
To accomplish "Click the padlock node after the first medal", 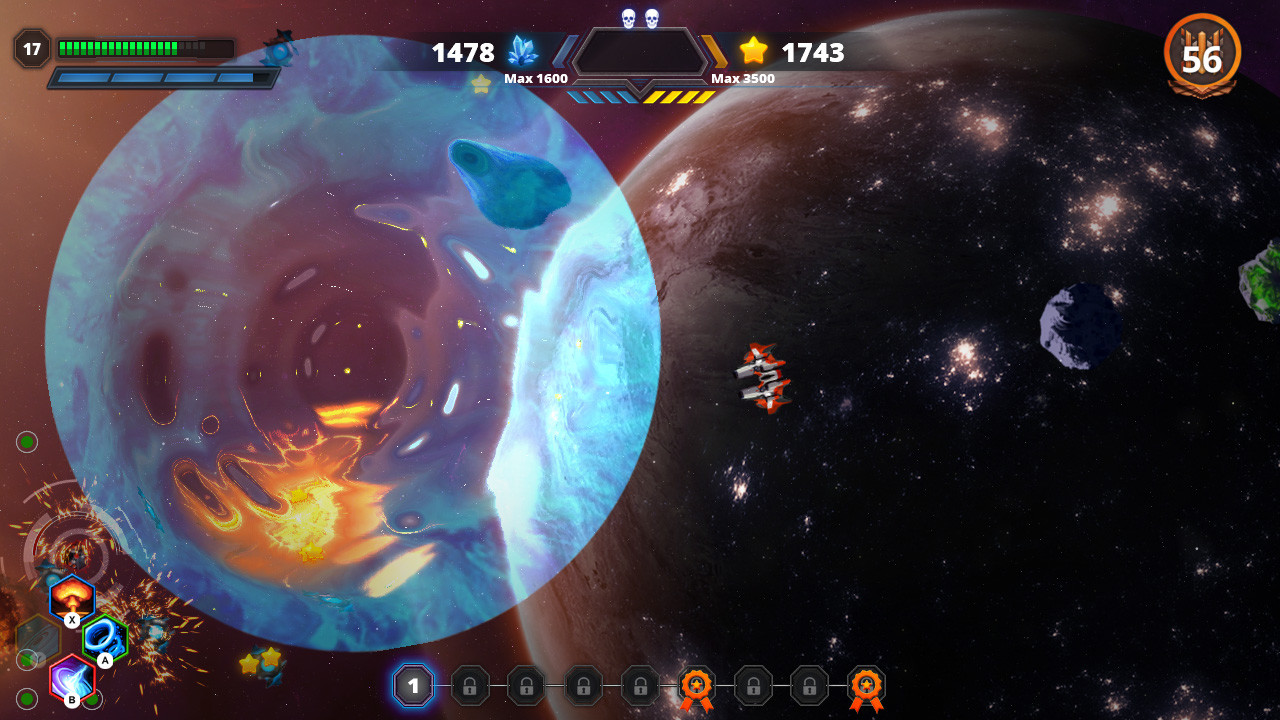I will 752,686.
